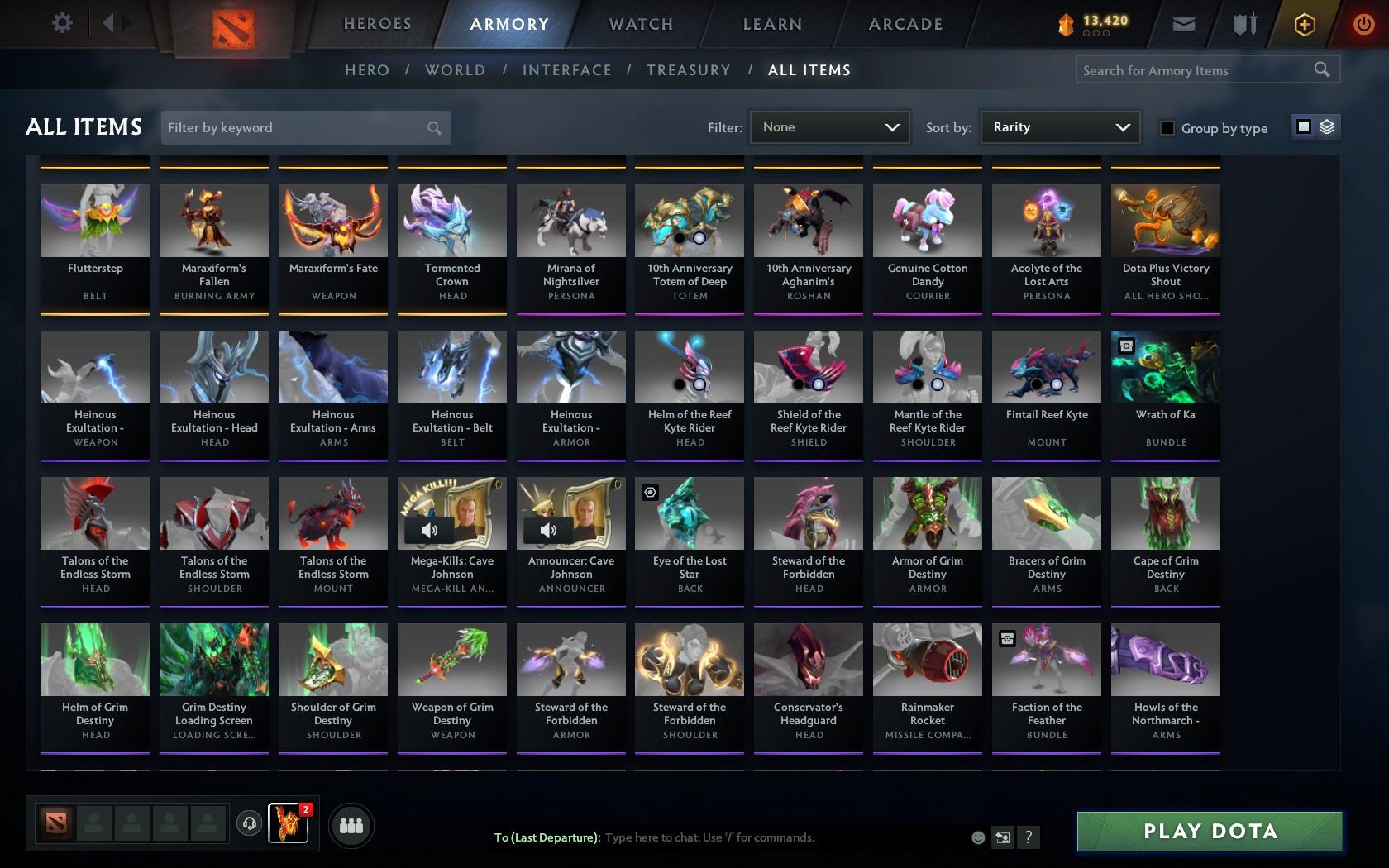Open the settings gear

tap(60, 23)
